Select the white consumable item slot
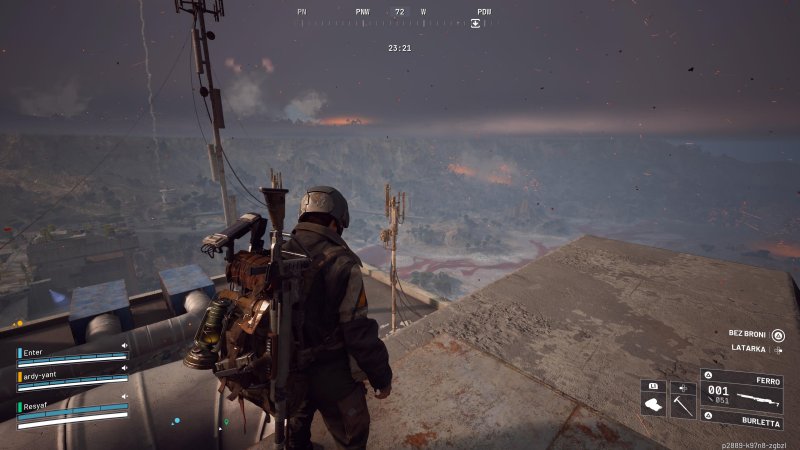This screenshot has width=800, height=450. 653,405
